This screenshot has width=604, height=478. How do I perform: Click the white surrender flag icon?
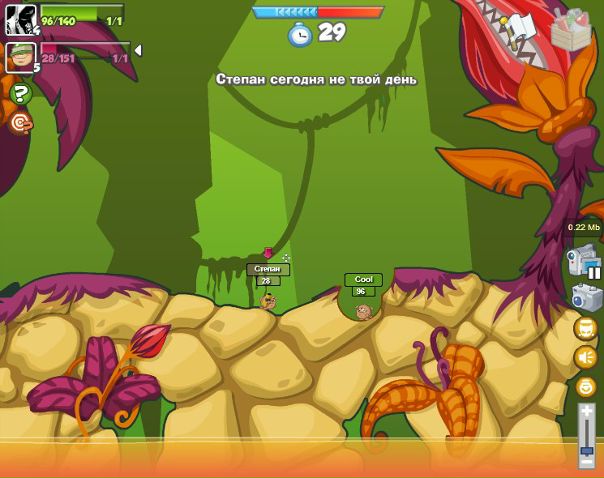tap(521, 29)
